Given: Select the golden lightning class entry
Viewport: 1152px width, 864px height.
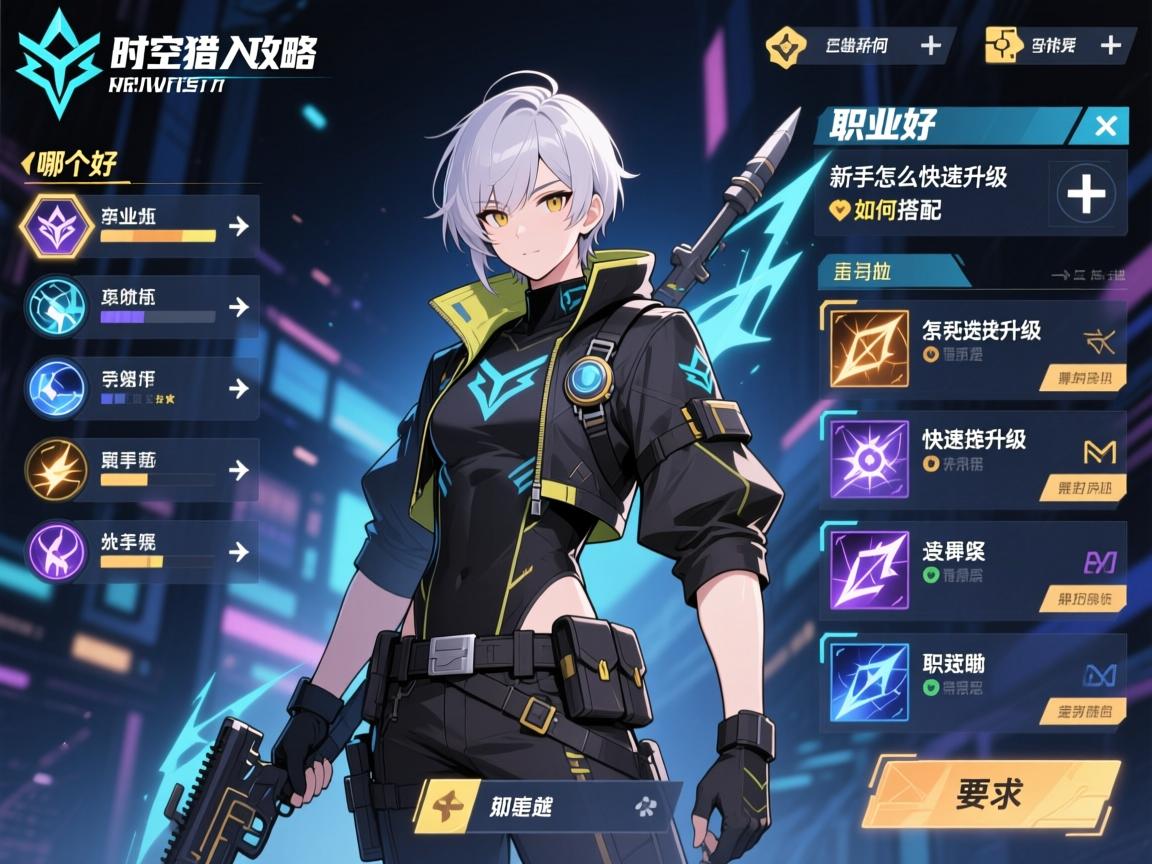Looking at the screenshot, I should click(x=140, y=470).
